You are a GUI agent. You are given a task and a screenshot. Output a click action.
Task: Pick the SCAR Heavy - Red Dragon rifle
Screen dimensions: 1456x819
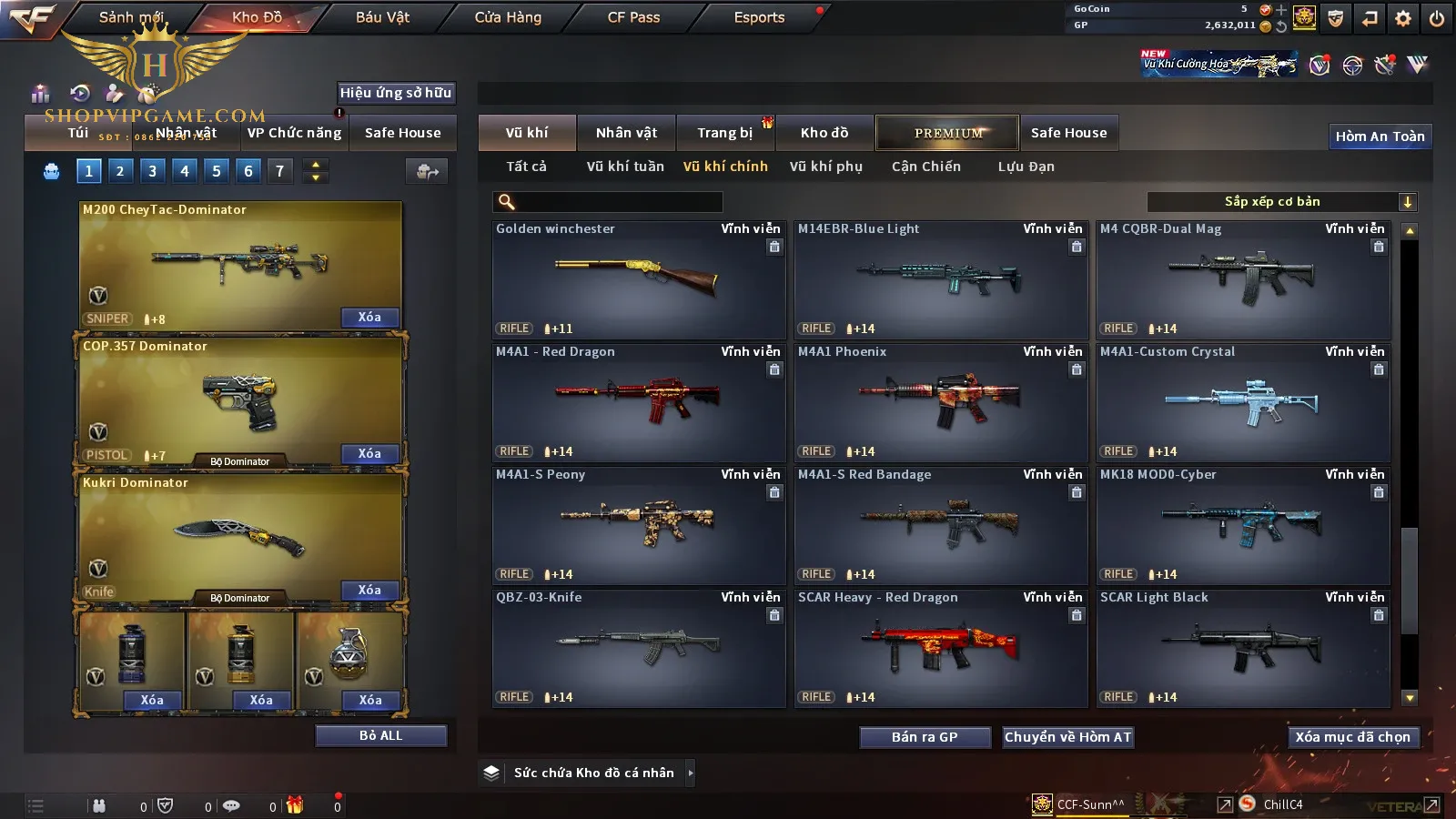[x=940, y=648]
